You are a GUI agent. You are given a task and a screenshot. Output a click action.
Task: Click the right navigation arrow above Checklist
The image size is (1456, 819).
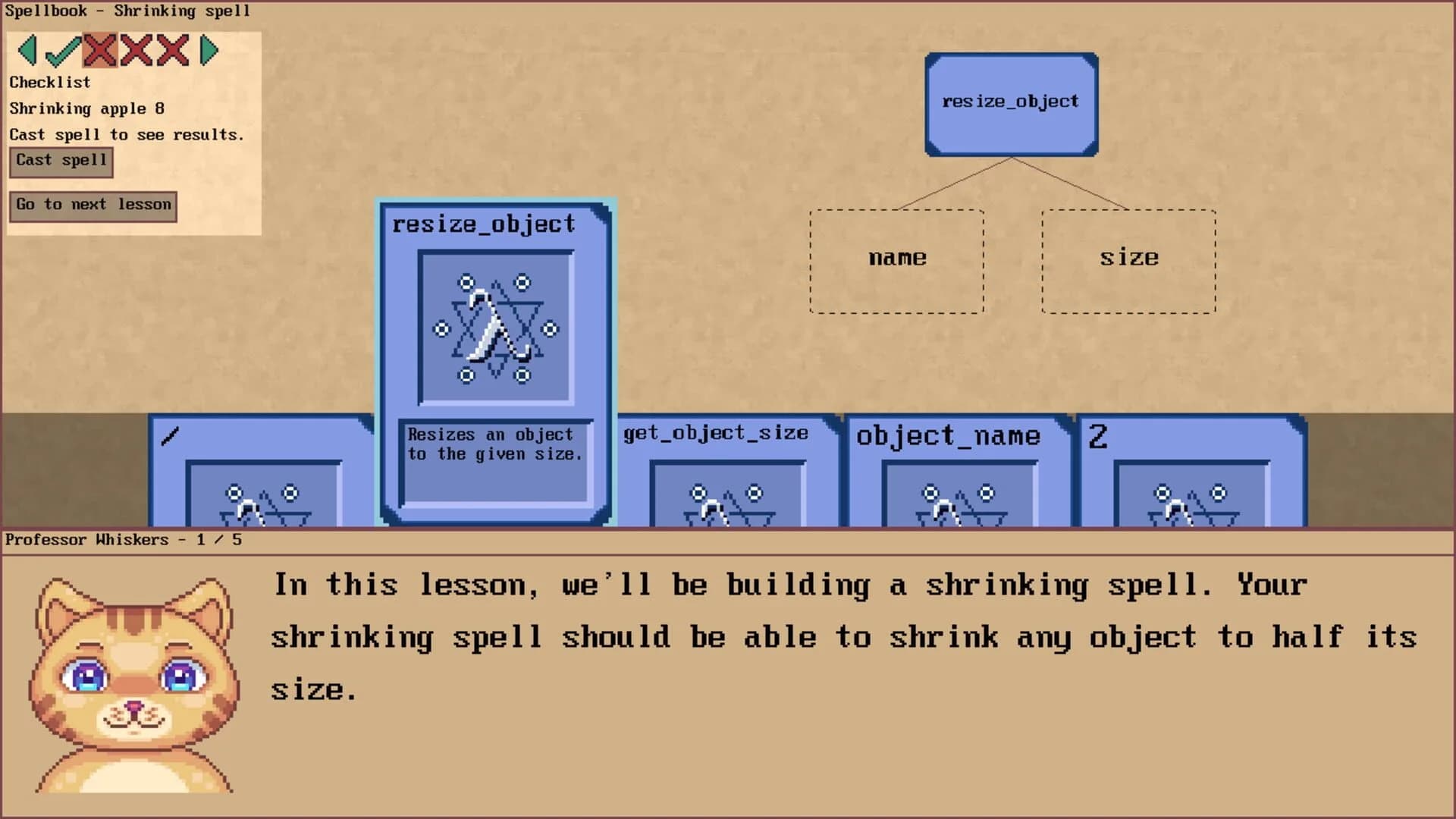pos(210,52)
